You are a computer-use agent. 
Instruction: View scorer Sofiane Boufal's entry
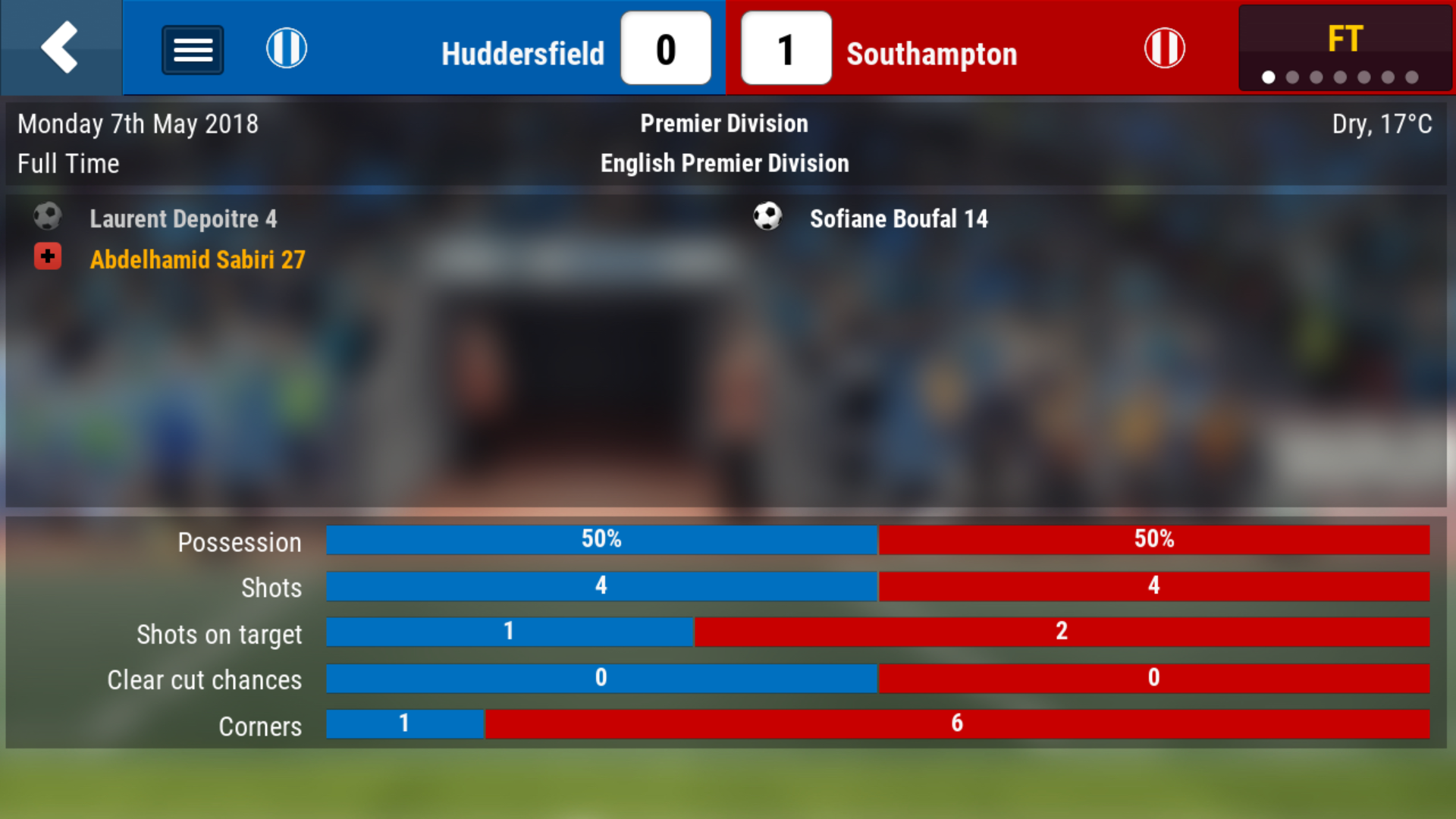click(x=898, y=219)
